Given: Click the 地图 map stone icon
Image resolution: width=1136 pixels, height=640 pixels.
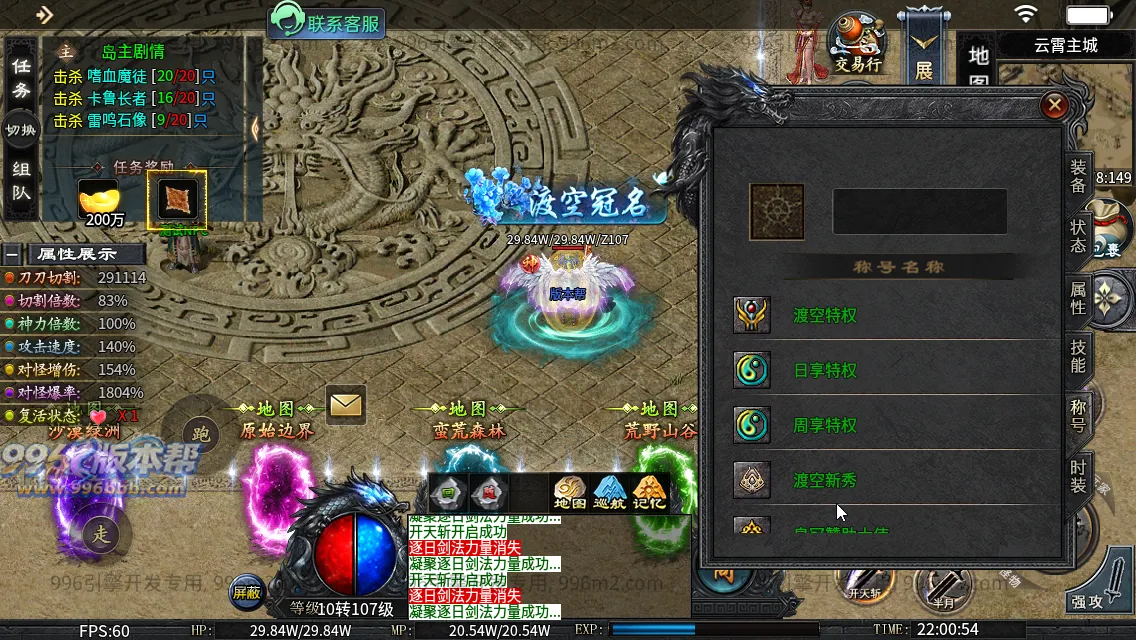Looking at the screenshot, I should point(570,493).
